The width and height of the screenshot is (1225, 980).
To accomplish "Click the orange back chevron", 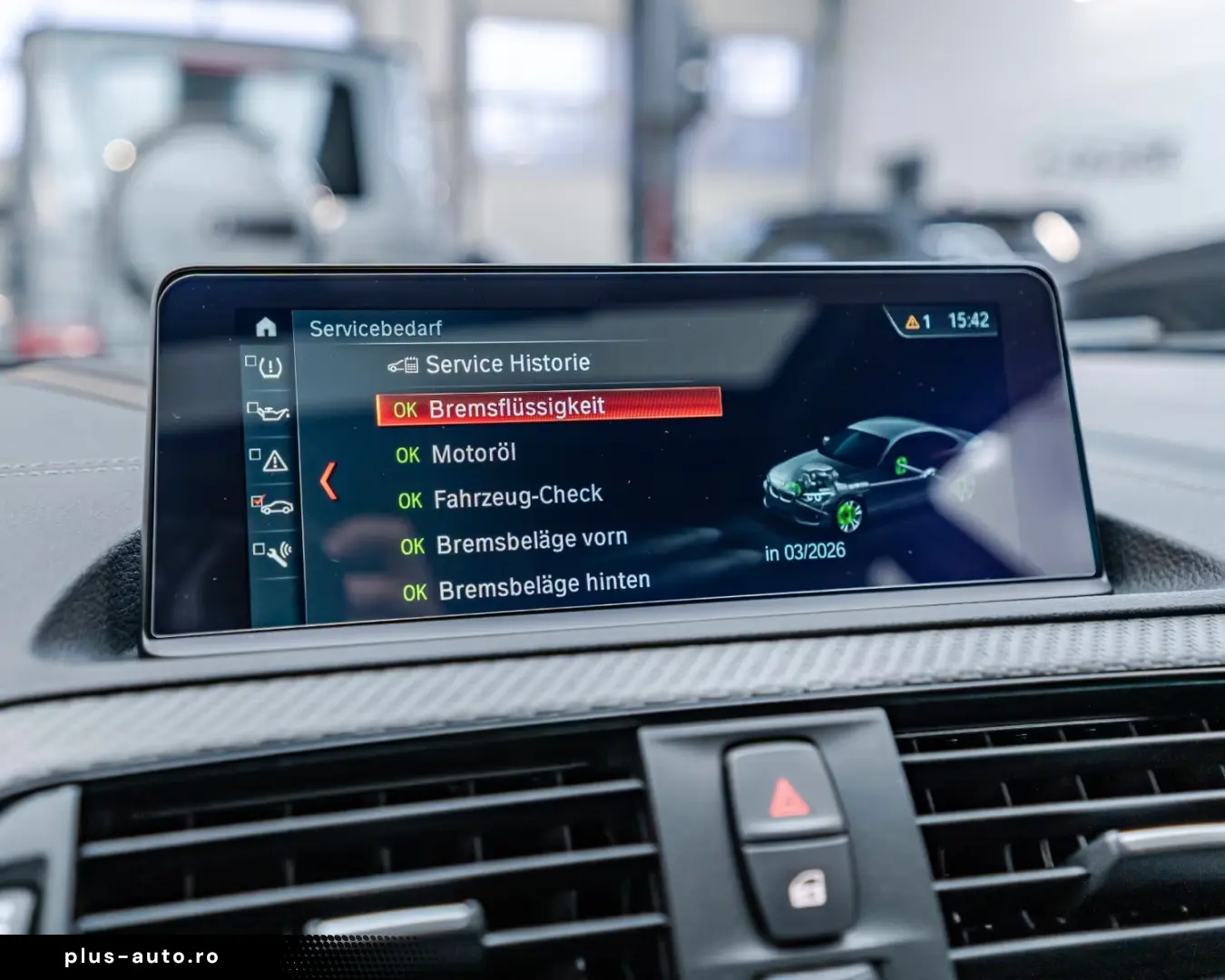I will [x=328, y=482].
